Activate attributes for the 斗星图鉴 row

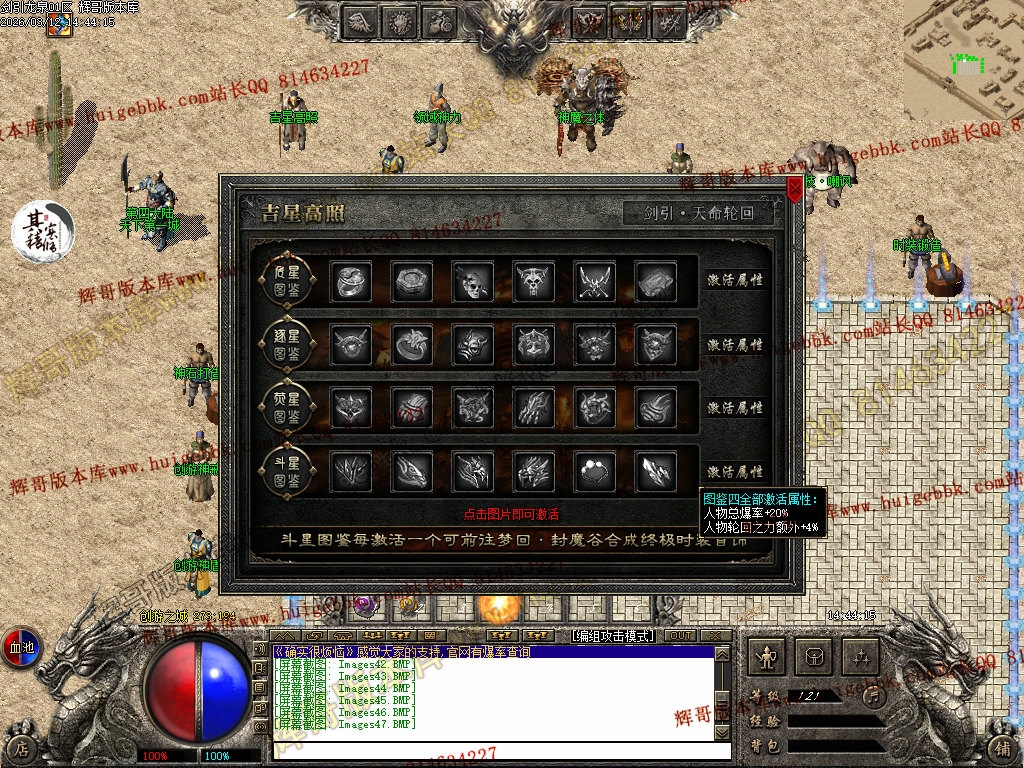pos(735,471)
